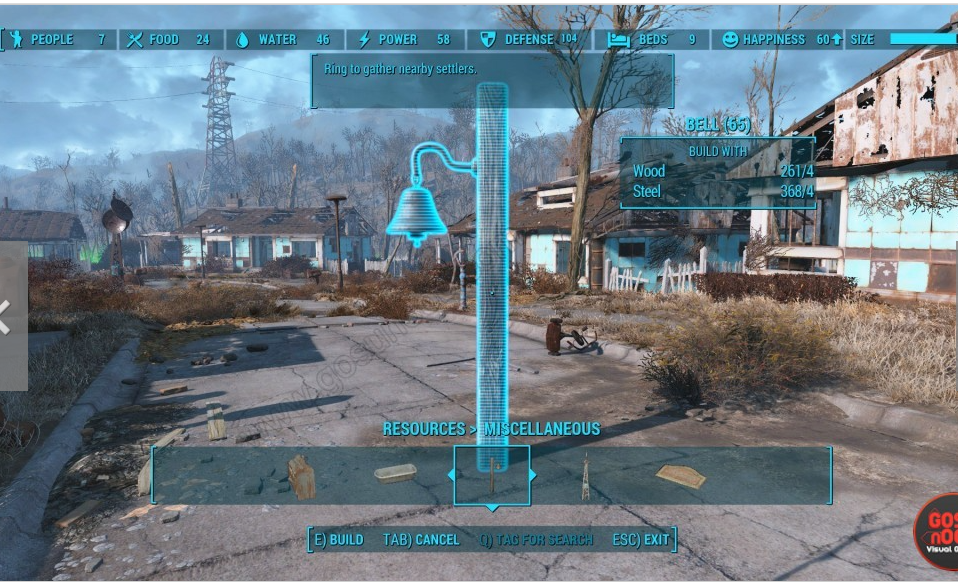
Task: Go to the previous gallery image
Action: point(8,317)
